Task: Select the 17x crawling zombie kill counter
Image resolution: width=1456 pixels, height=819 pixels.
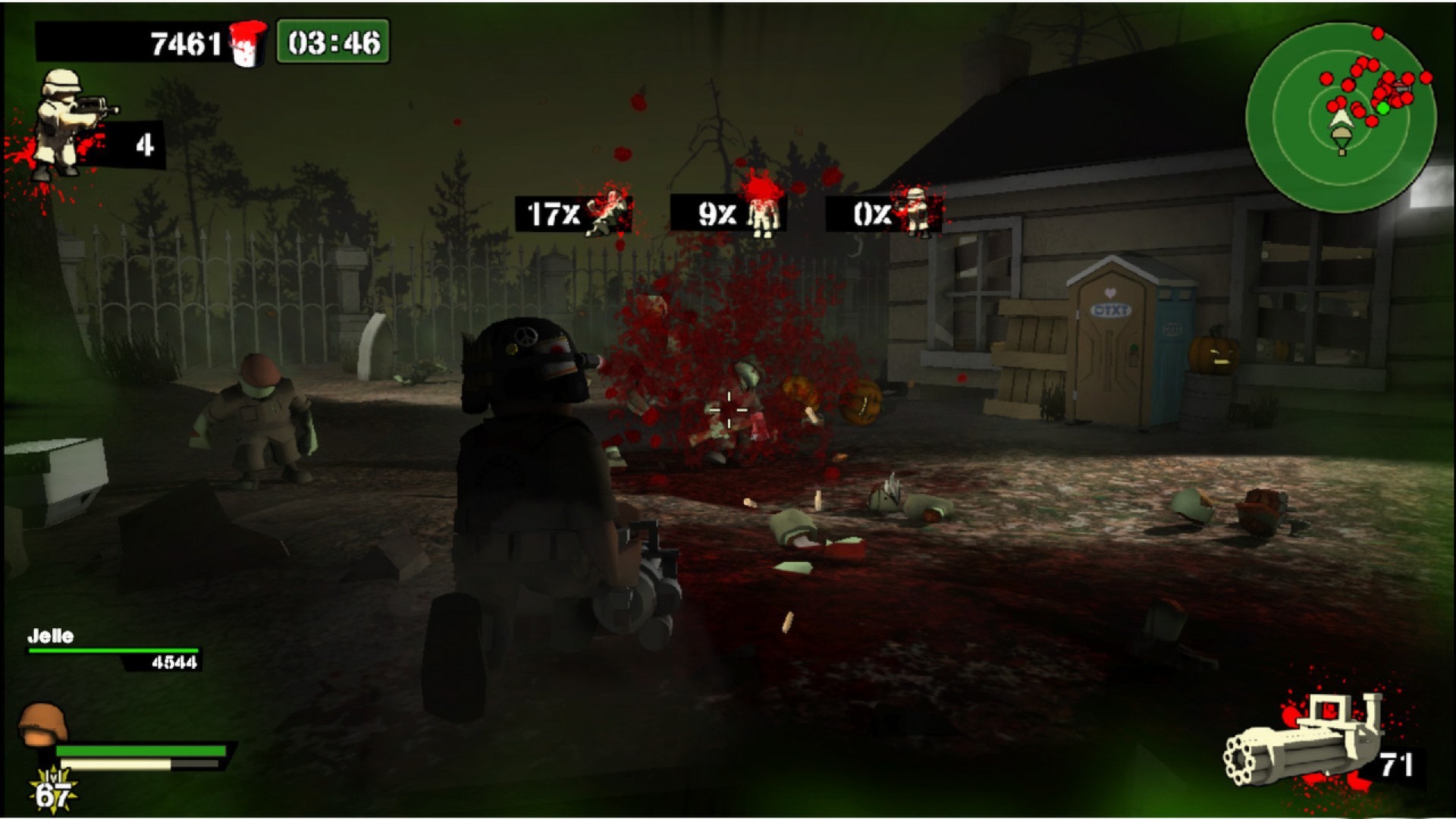Action: coord(573,214)
